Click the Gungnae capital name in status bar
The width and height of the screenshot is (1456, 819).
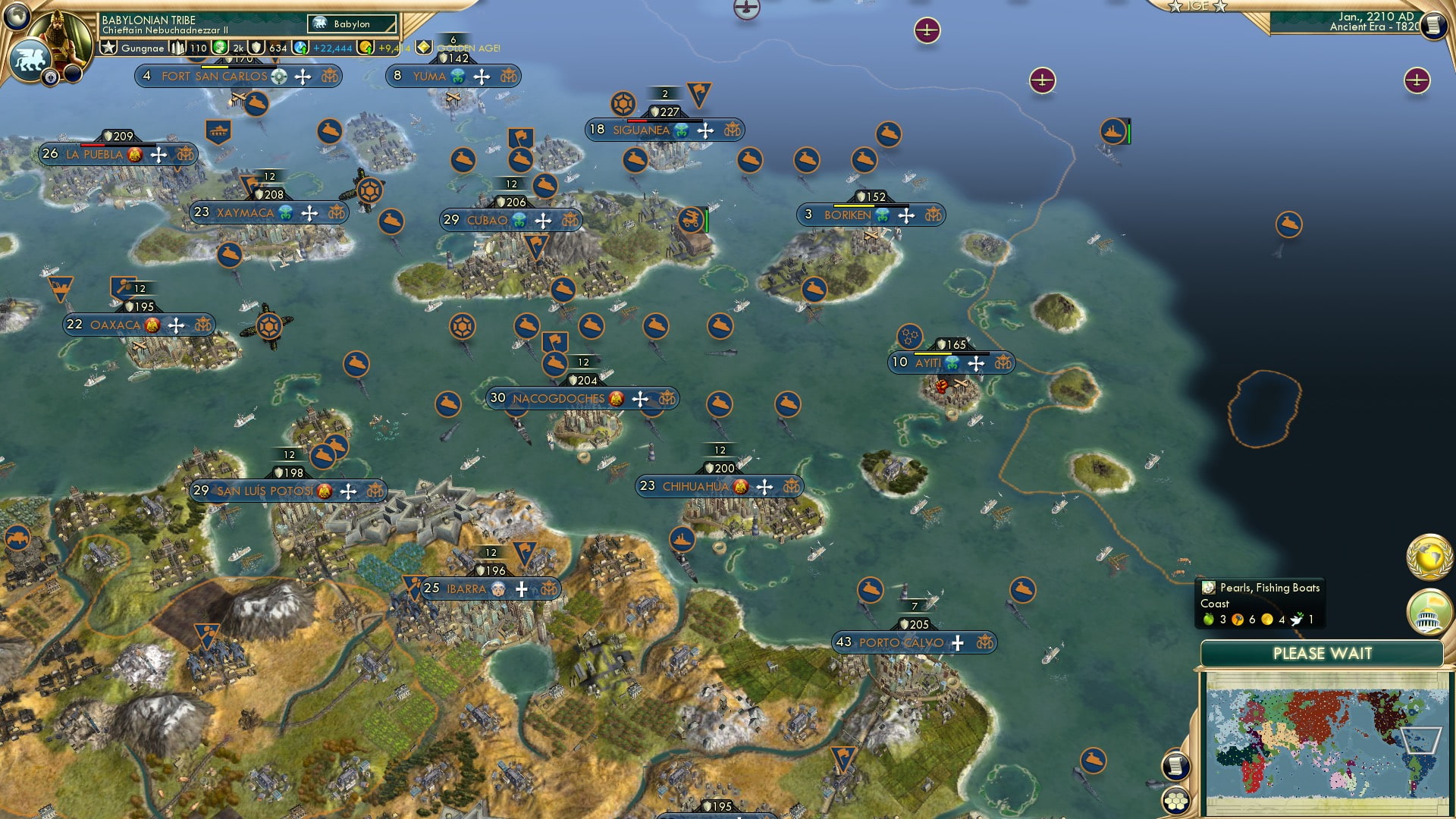(x=144, y=47)
